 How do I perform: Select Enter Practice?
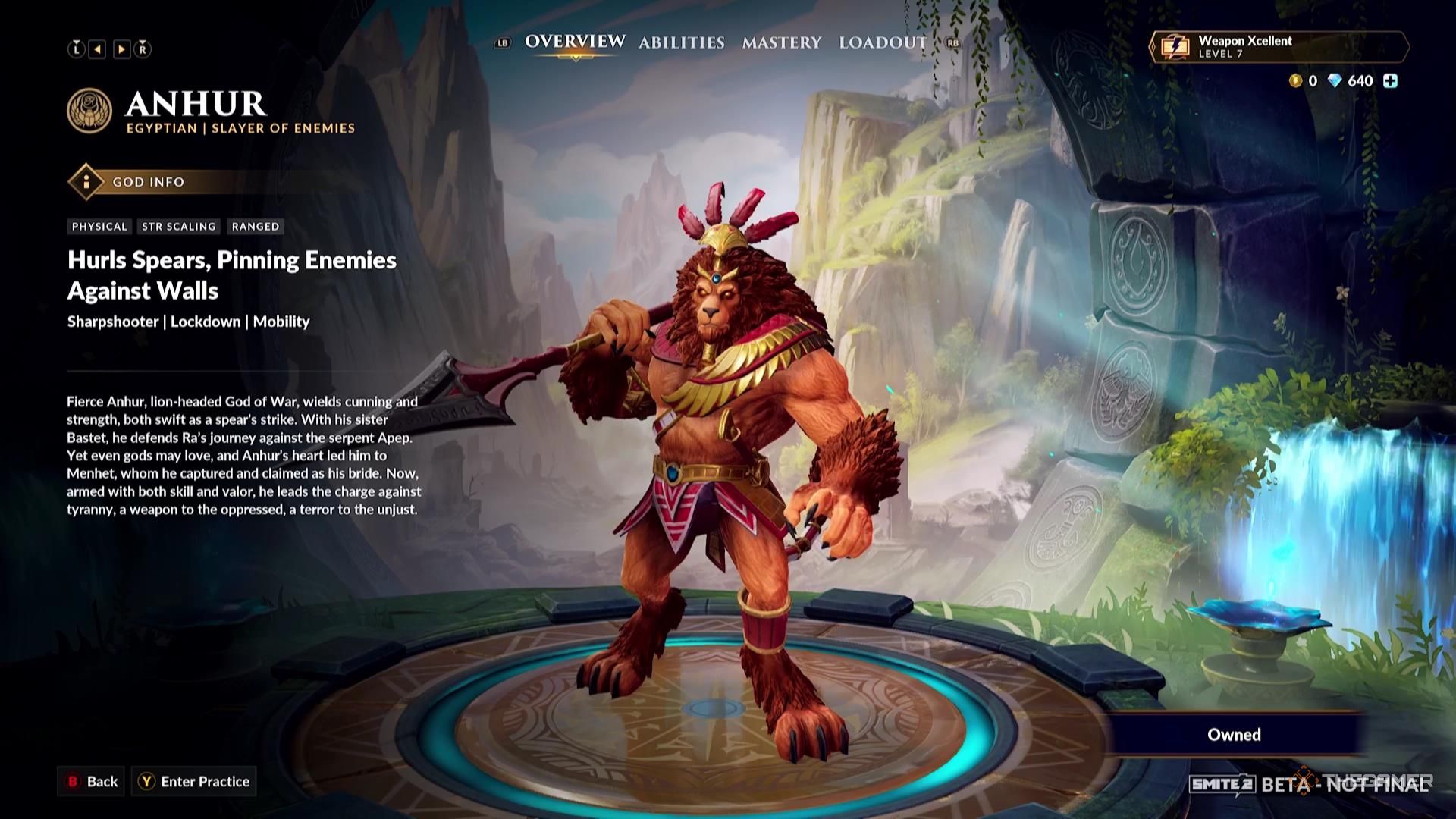click(x=194, y=781)
